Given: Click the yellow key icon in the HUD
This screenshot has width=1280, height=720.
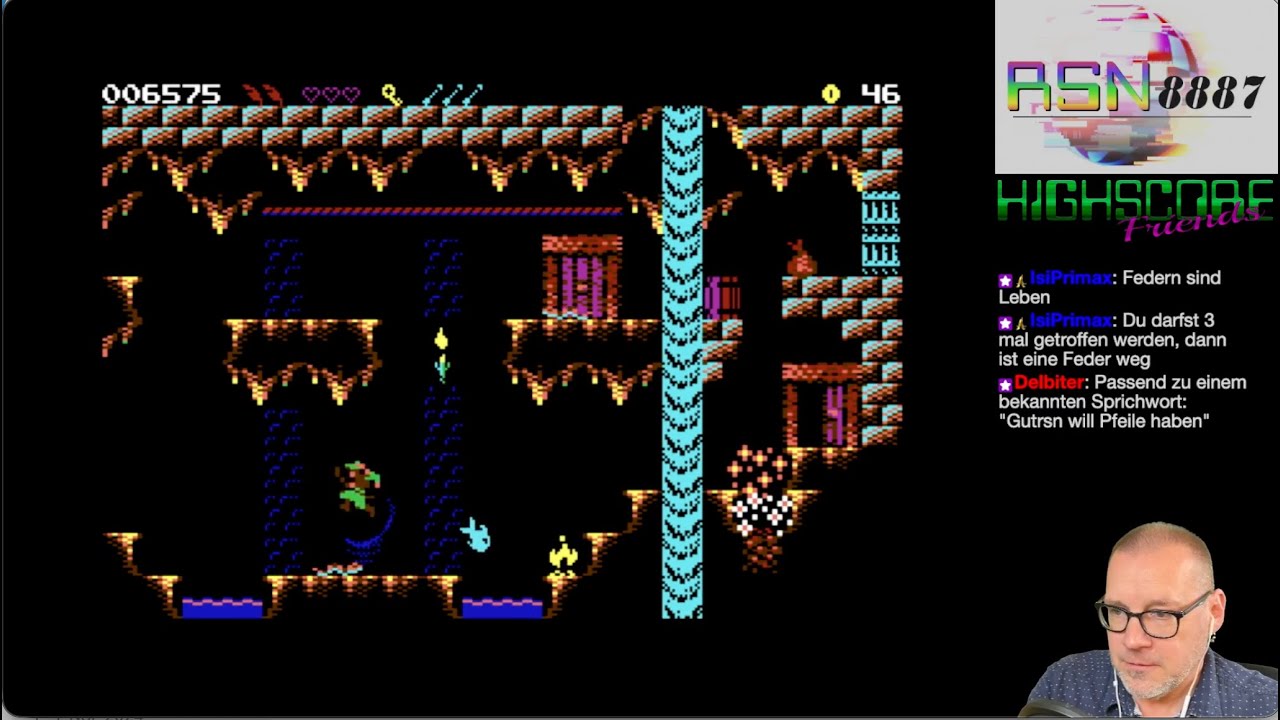Looking at the screenshot, I should pos(391,95).
